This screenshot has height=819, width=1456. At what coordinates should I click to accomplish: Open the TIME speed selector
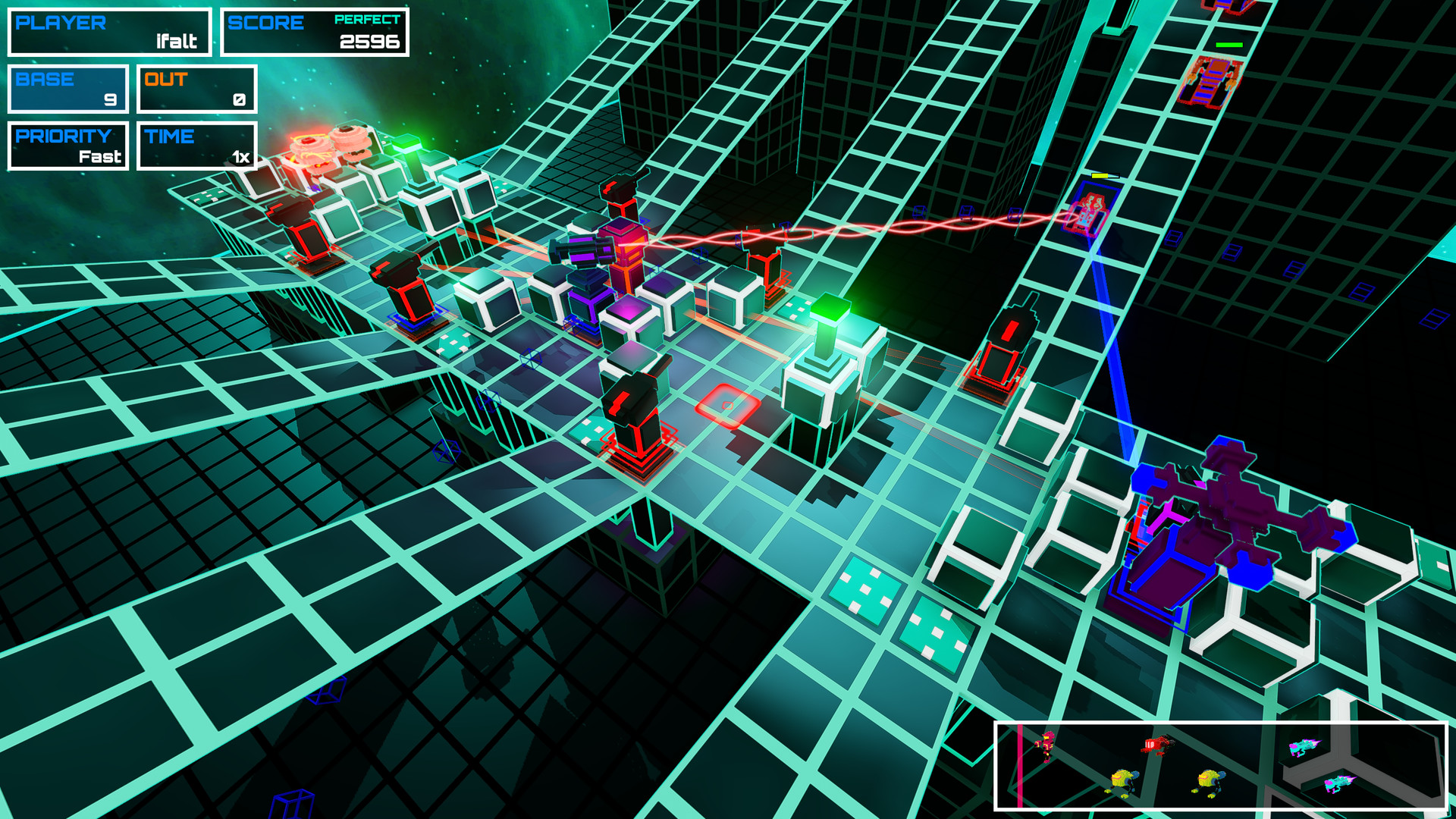click(x=196, y=146)
